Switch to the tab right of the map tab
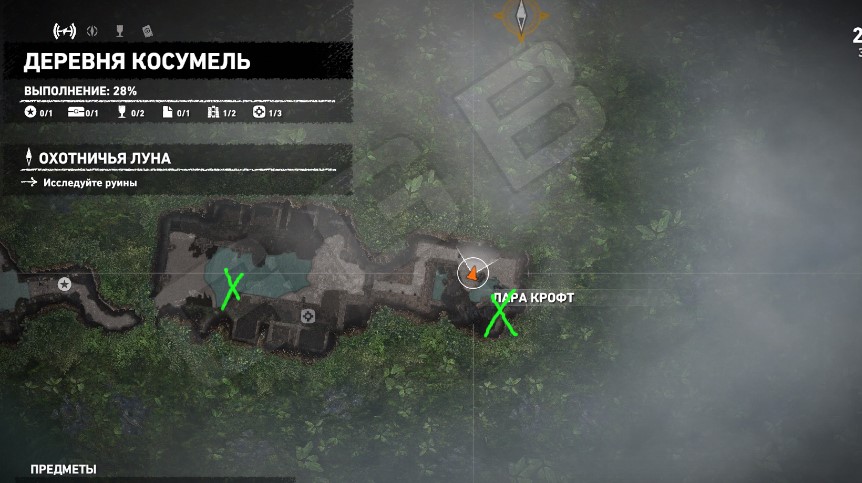The image size is (862, 483). tap(94, 31)
